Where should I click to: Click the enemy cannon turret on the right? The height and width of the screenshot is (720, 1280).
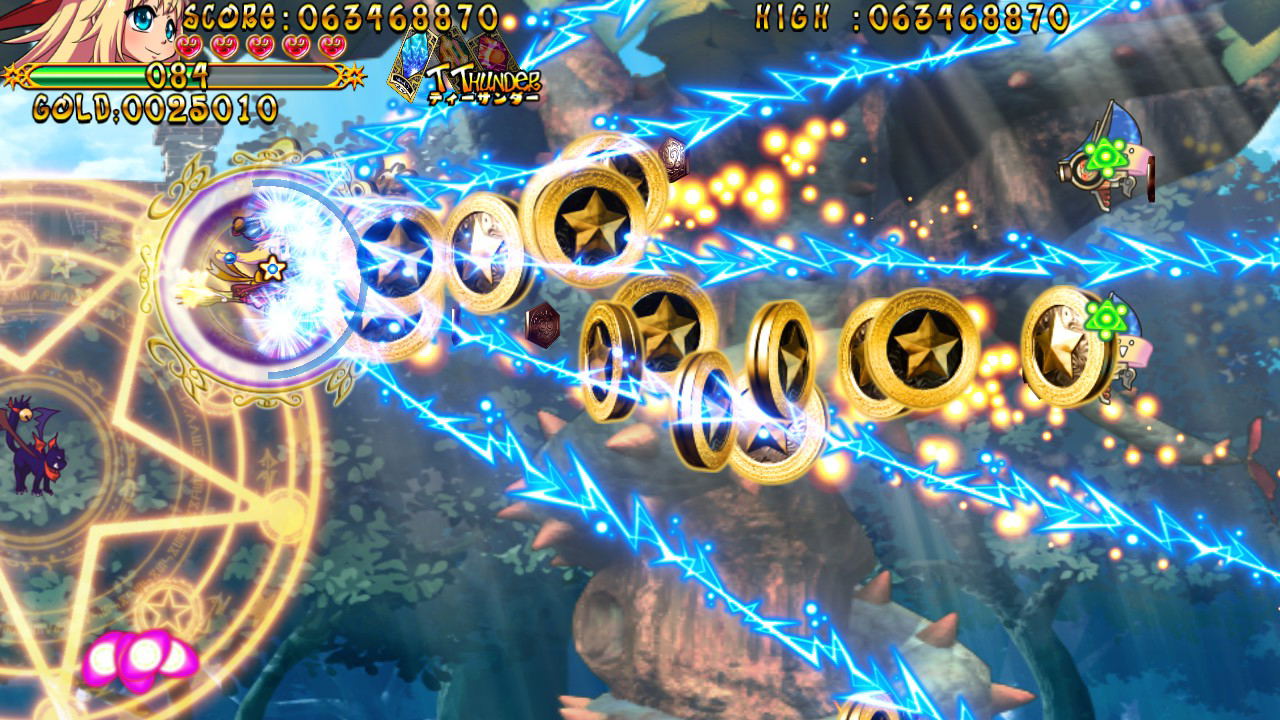point(1105,160)
